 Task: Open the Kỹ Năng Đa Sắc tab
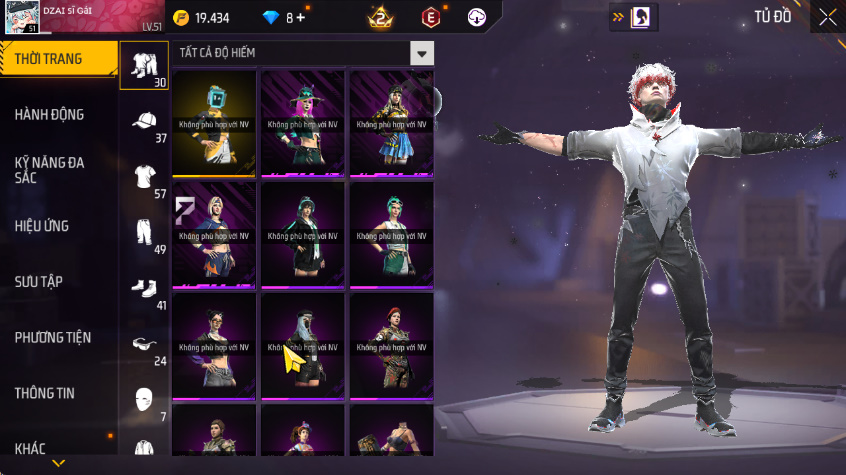click(50, 169)
